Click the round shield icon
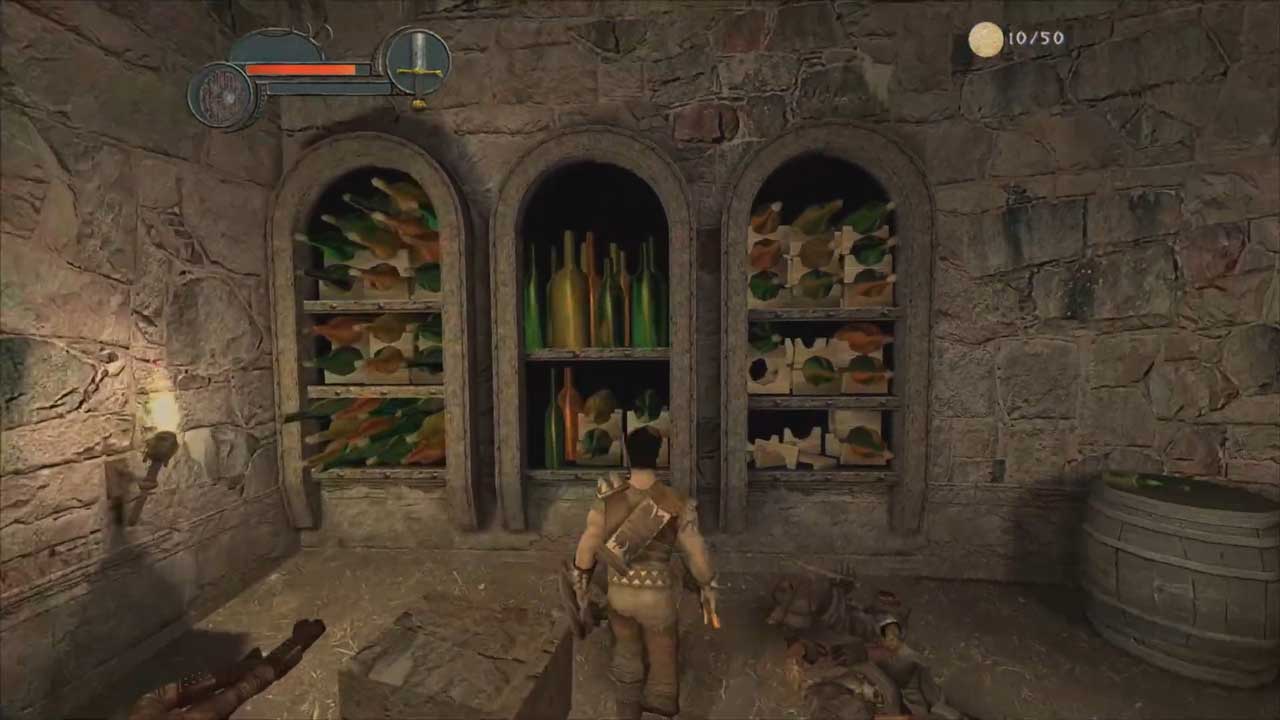This screenshot has width=1280, height=720. tap(222, 96)
